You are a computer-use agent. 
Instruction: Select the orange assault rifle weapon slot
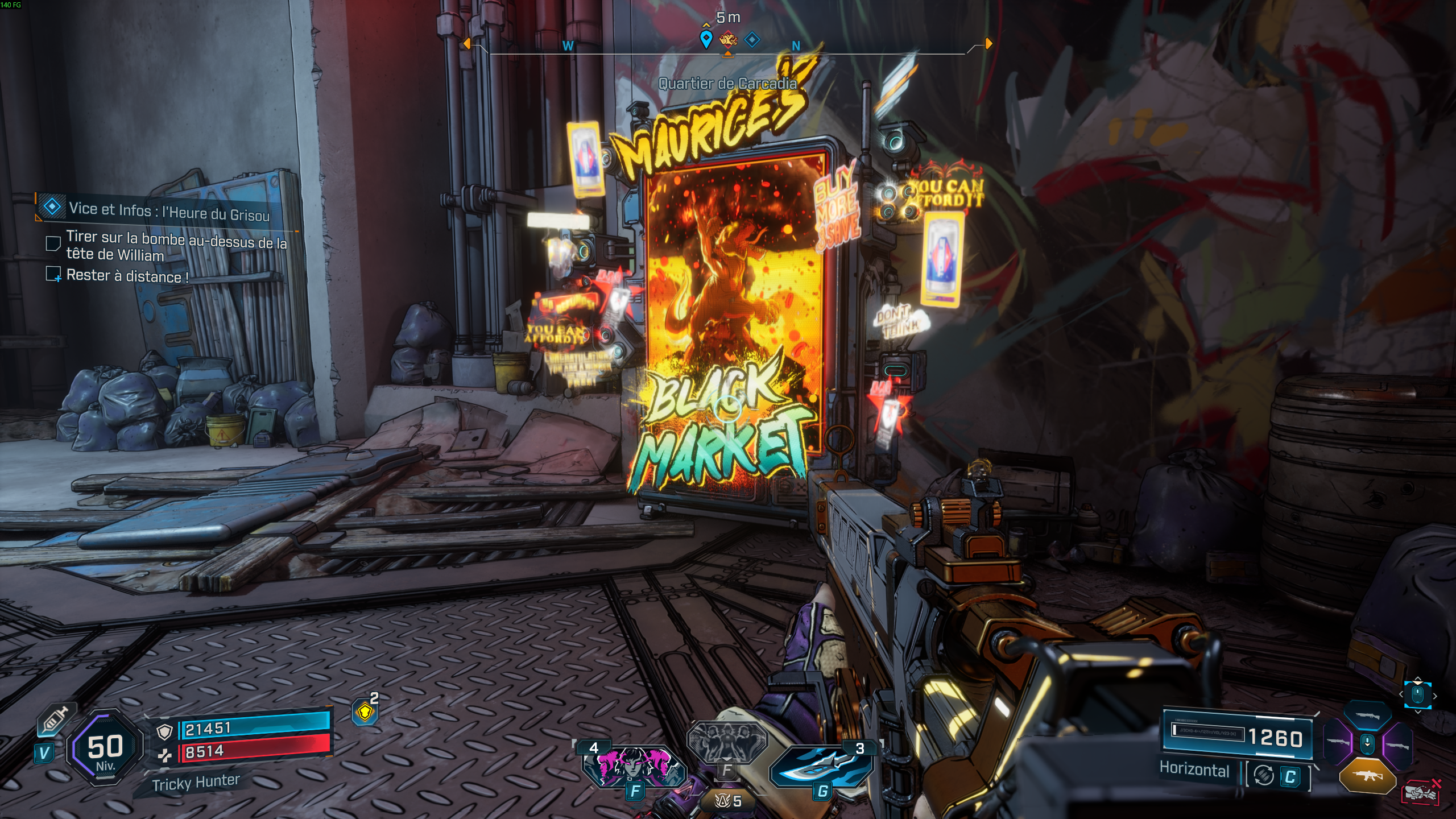pyautogui.click(x=1367, y=775)
